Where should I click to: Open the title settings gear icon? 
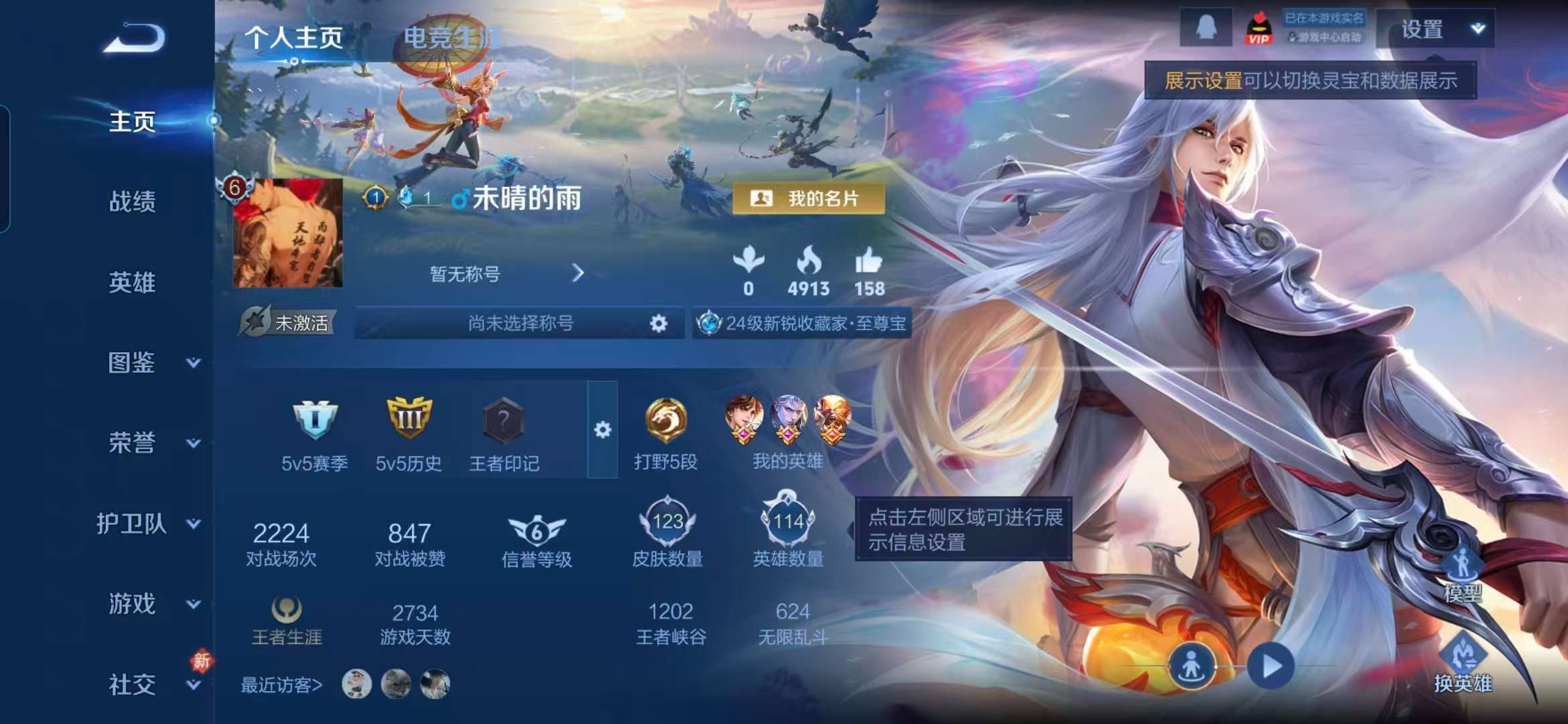(x=659, y=324)
